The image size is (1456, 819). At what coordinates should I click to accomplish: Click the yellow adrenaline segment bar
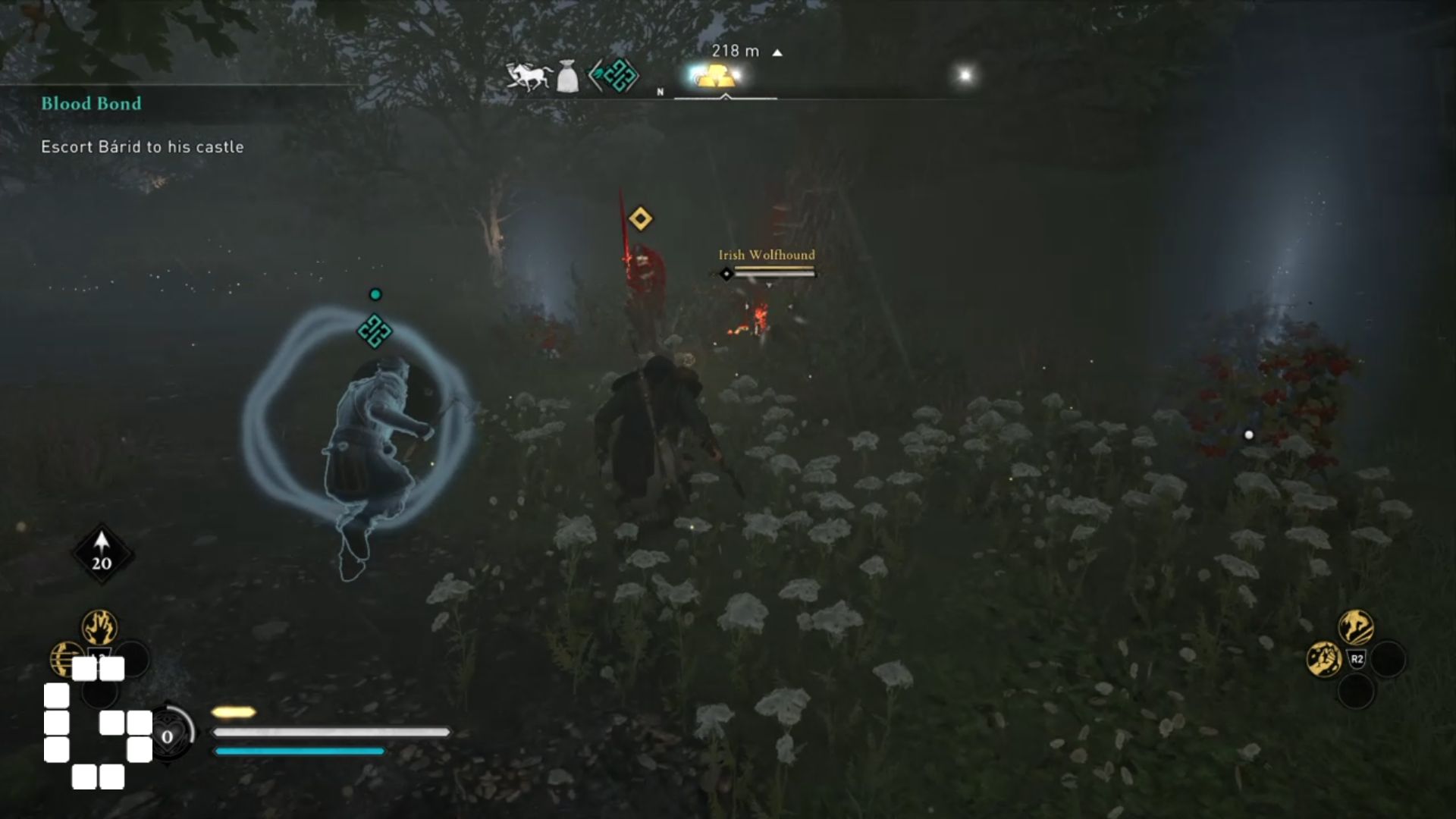click(234, 711)
